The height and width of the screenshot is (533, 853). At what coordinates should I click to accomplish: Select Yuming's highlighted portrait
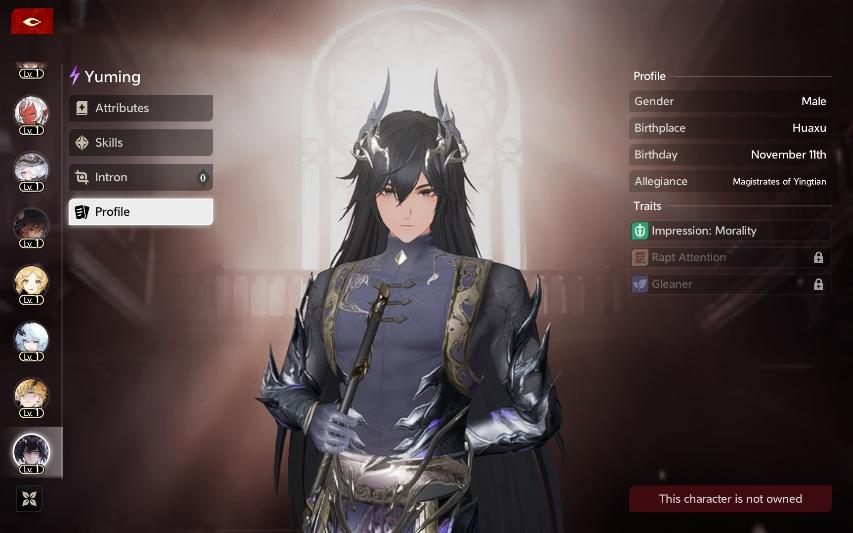pos(31,452)
